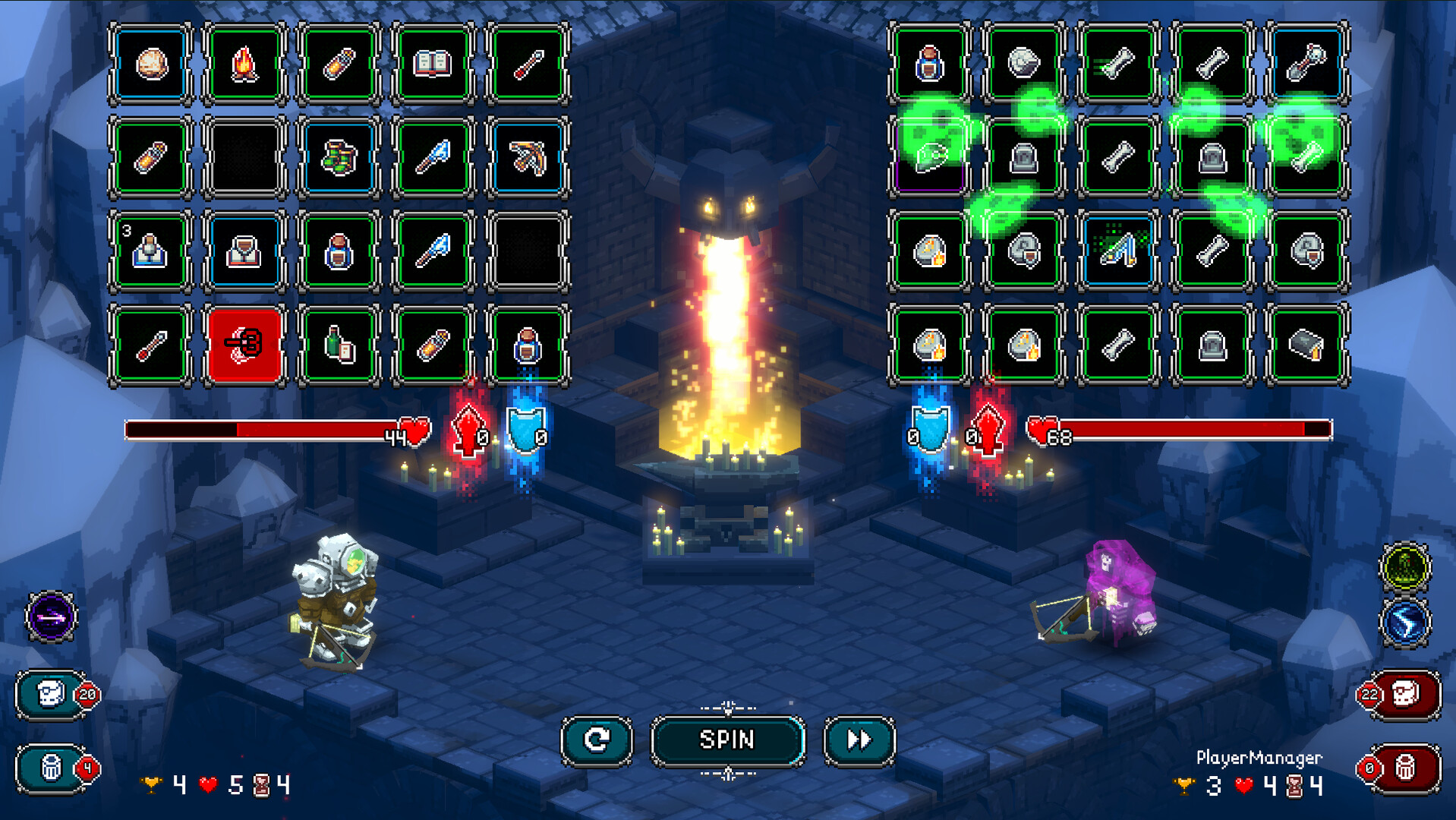This screenshot has height=820, width=1456.
Task: Click the fast-forward speed button
Action: [x=860, y=740]
